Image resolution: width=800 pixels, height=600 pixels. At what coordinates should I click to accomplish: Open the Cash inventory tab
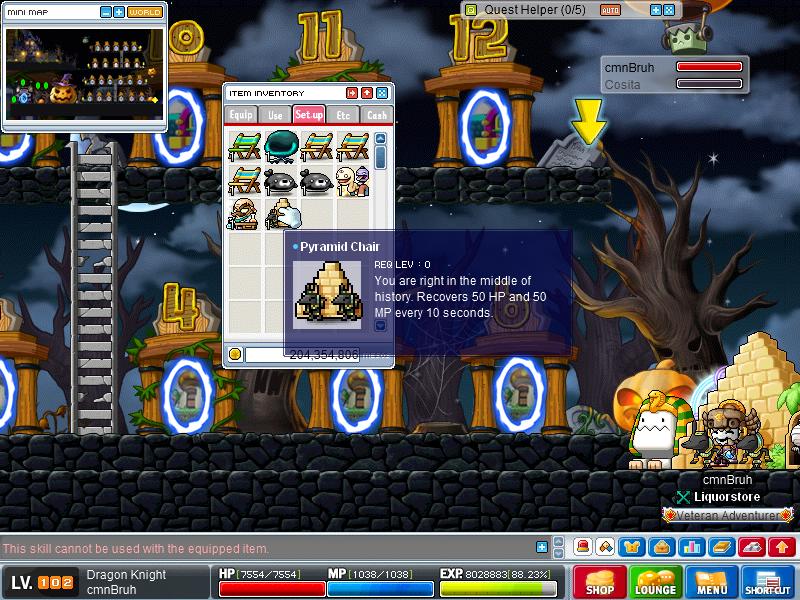pyautogui.click(x=376, y=115)
